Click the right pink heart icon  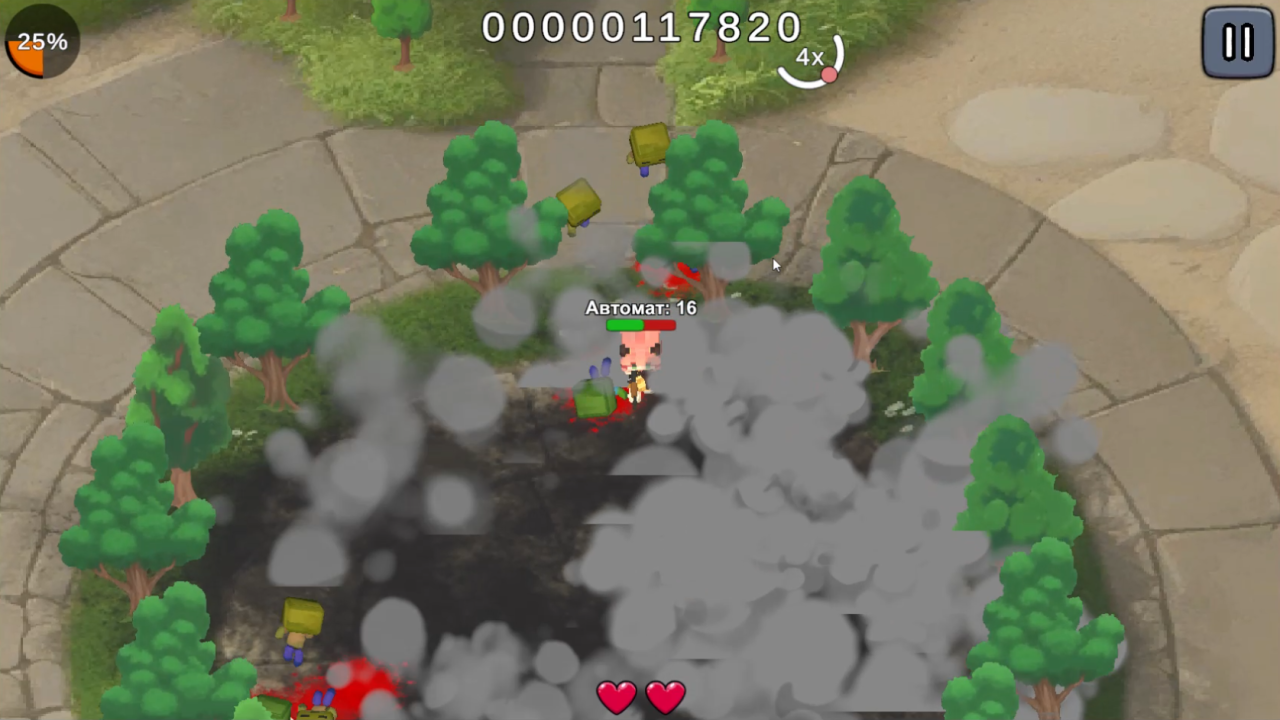point(667,697)
